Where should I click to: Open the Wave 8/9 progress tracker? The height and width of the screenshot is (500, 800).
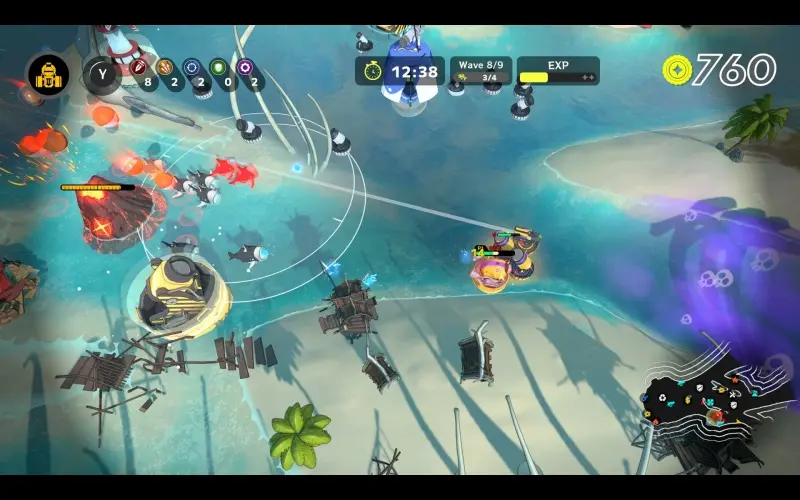tap(481, 71)
